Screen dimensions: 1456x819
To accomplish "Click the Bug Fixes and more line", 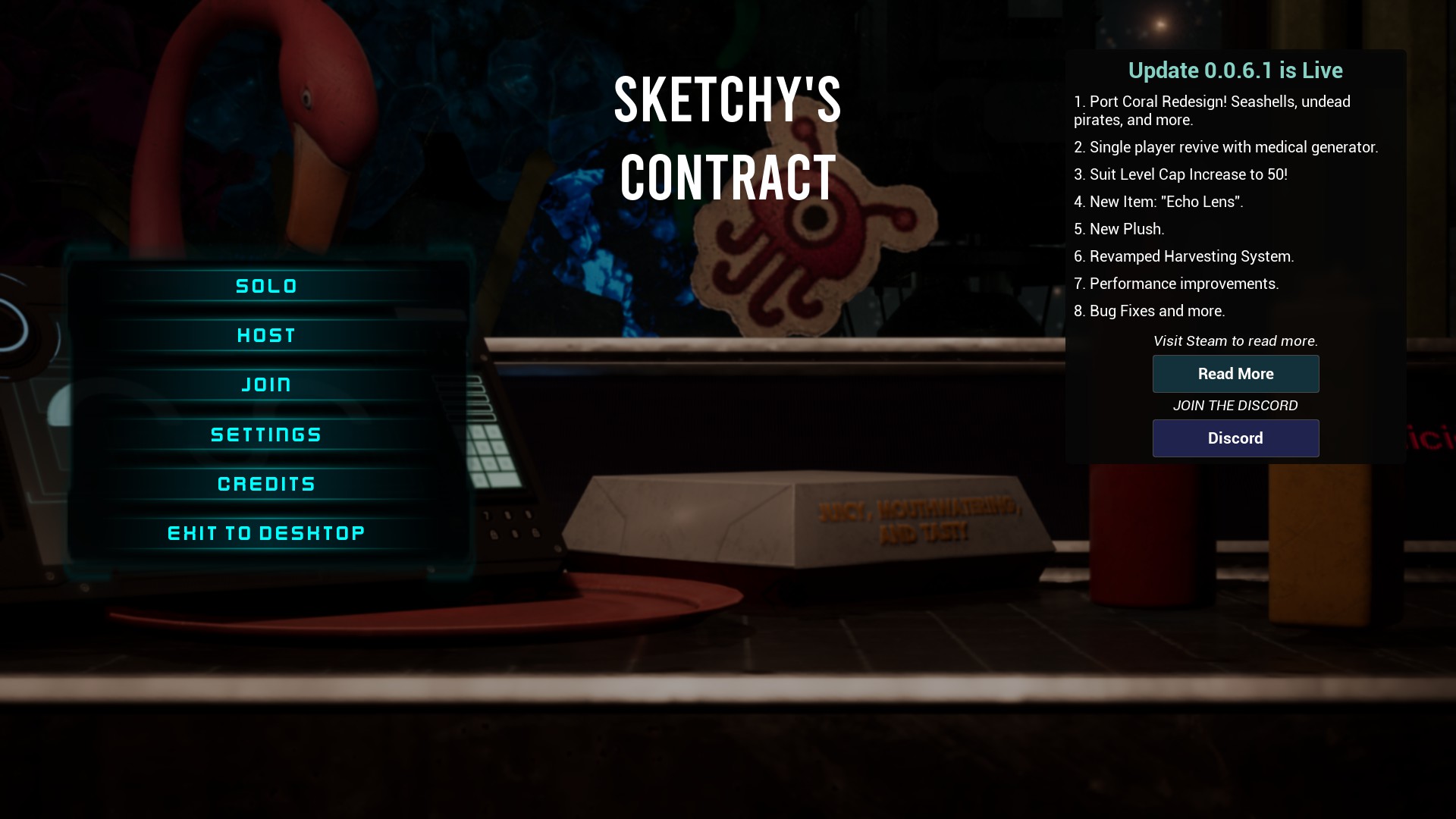I will (1150, 311).
